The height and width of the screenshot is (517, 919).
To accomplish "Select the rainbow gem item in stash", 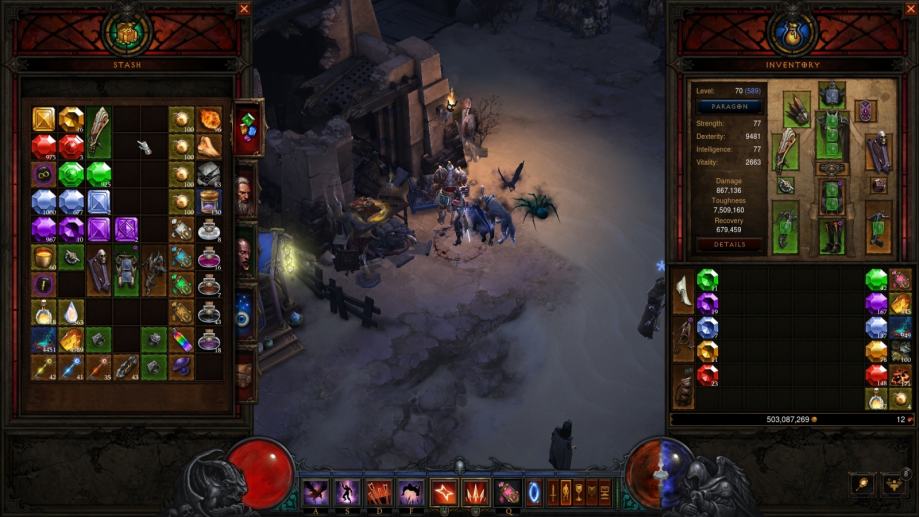I will point(182,340).
